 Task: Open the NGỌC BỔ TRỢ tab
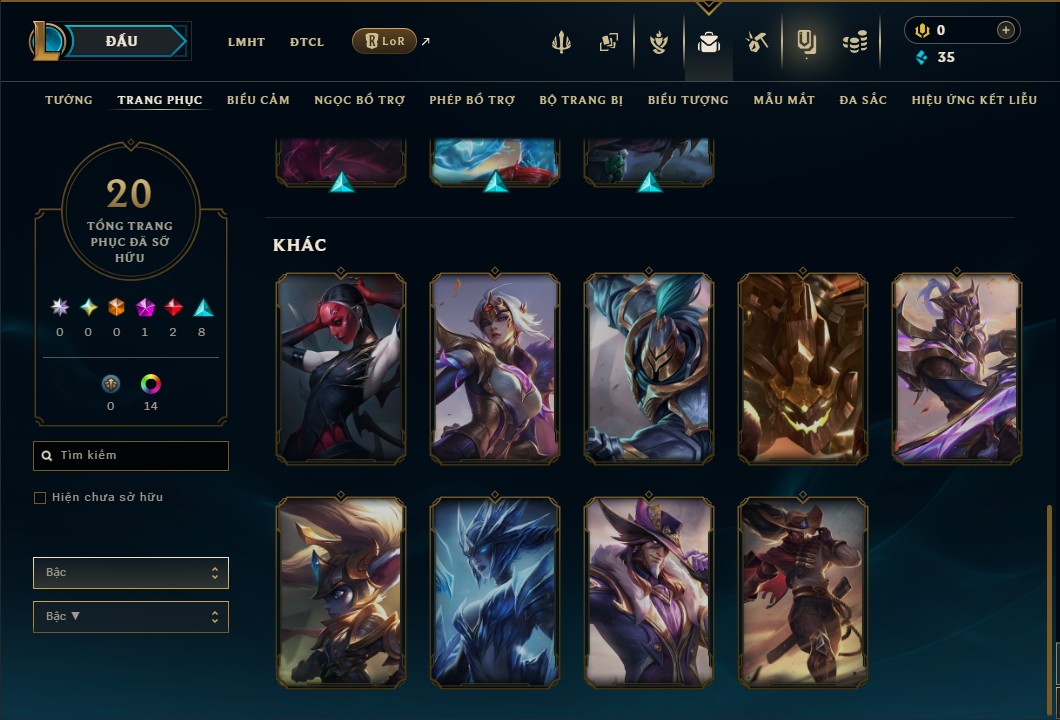point(359,100)
